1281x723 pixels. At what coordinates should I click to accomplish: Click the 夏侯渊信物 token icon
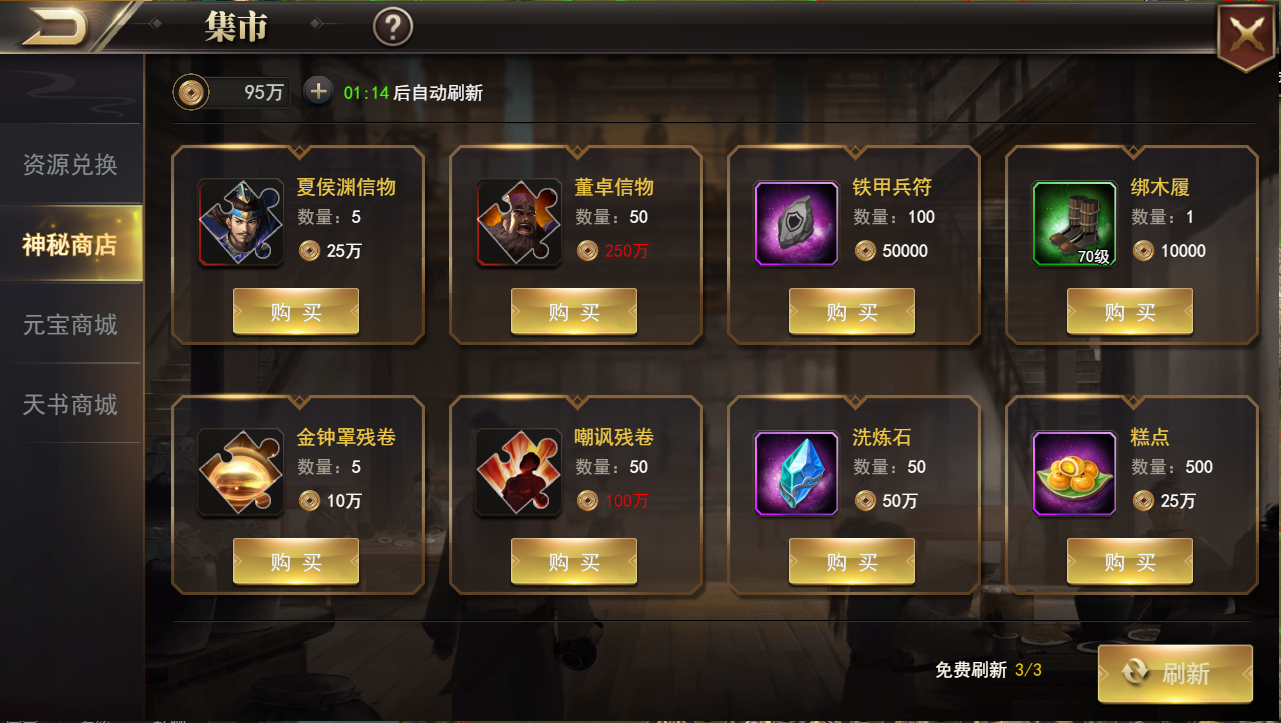pos(240,222)
